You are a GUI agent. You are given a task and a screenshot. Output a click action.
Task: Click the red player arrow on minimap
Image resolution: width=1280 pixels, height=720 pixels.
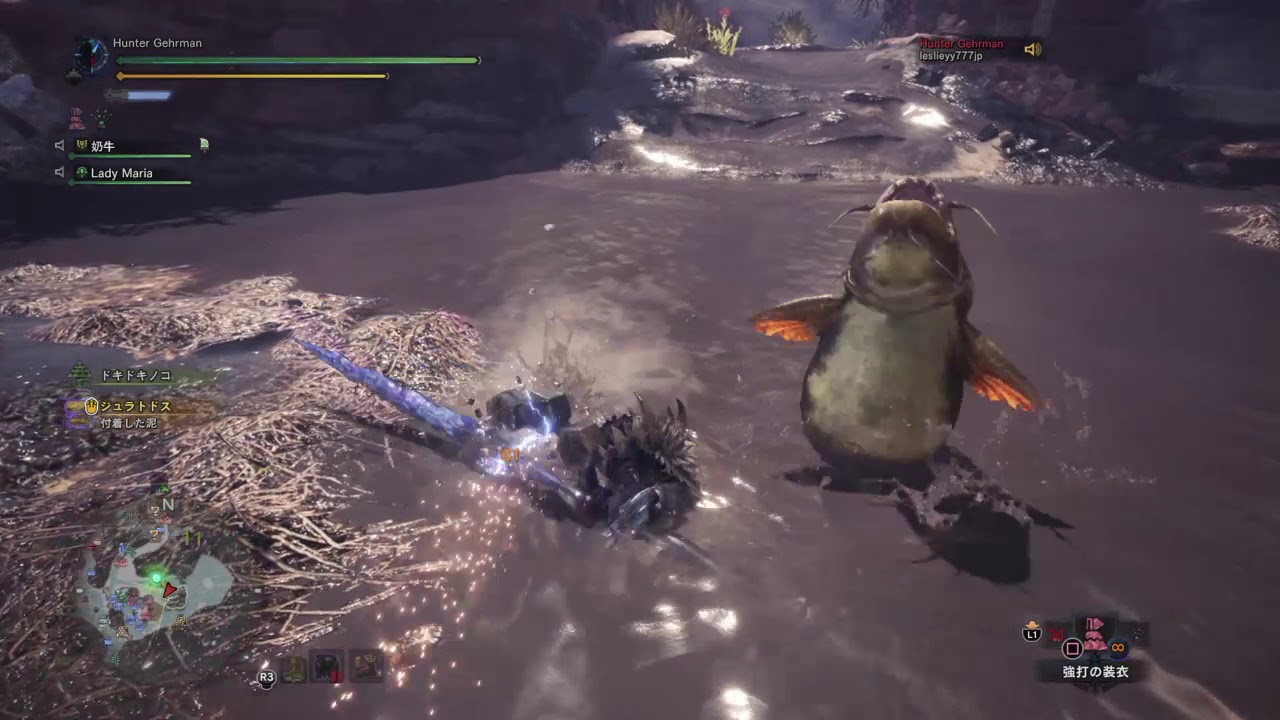point(170,590)
